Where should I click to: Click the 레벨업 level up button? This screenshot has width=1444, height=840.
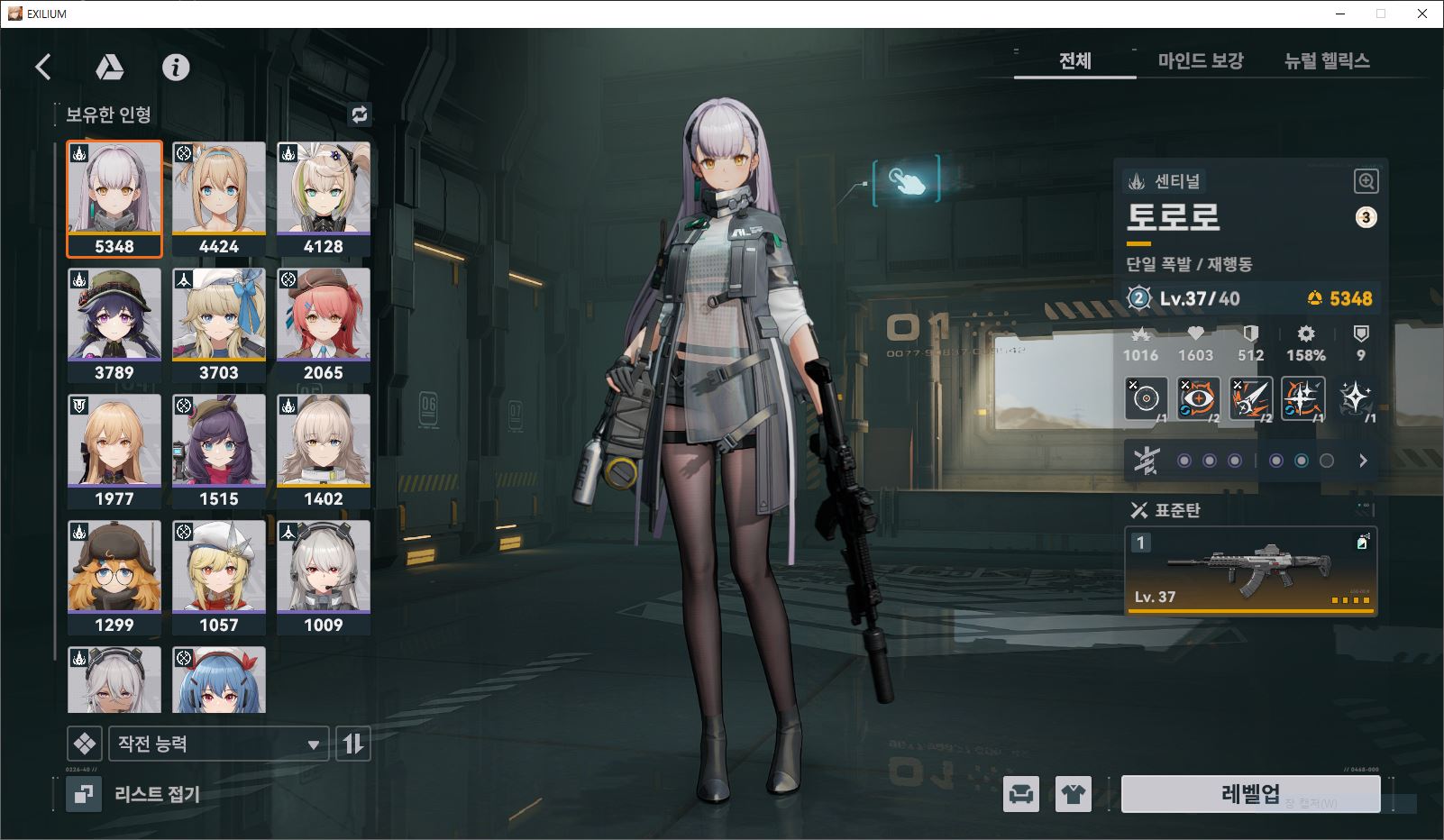pyautogui.click(x=1250, y=793)
